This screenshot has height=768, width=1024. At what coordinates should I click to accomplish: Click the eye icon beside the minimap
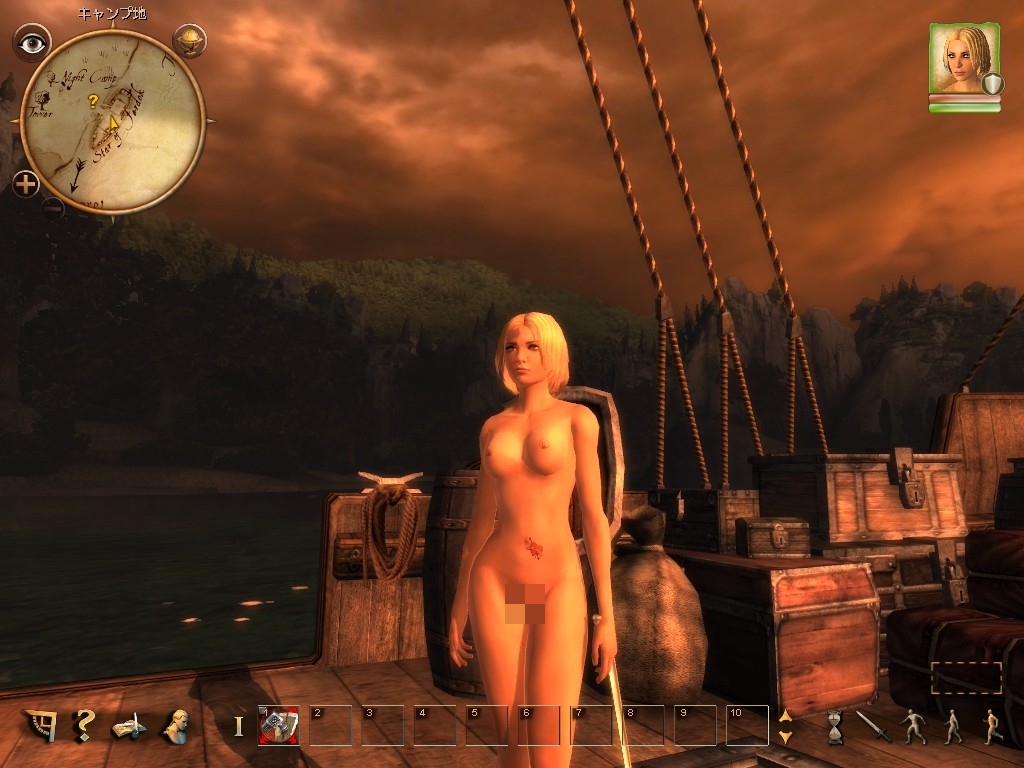[x=33, y=42]
